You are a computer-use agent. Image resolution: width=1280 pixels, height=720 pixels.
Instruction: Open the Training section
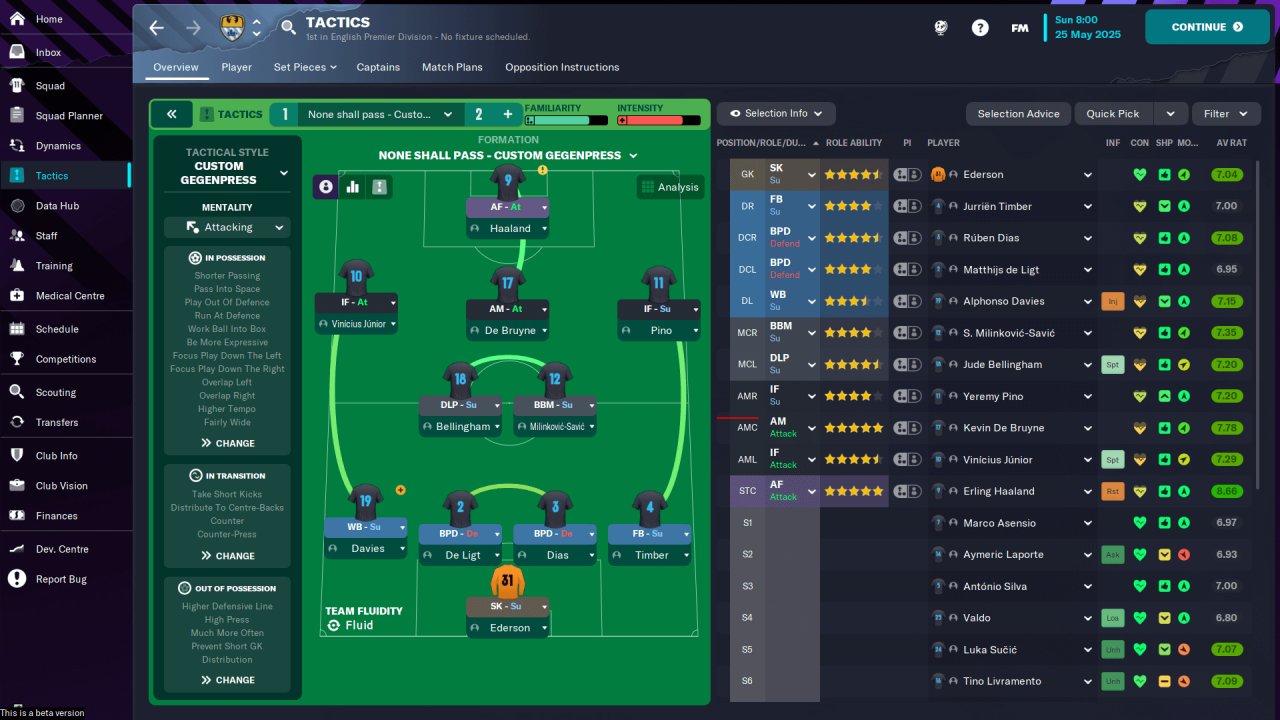[54, 266]
